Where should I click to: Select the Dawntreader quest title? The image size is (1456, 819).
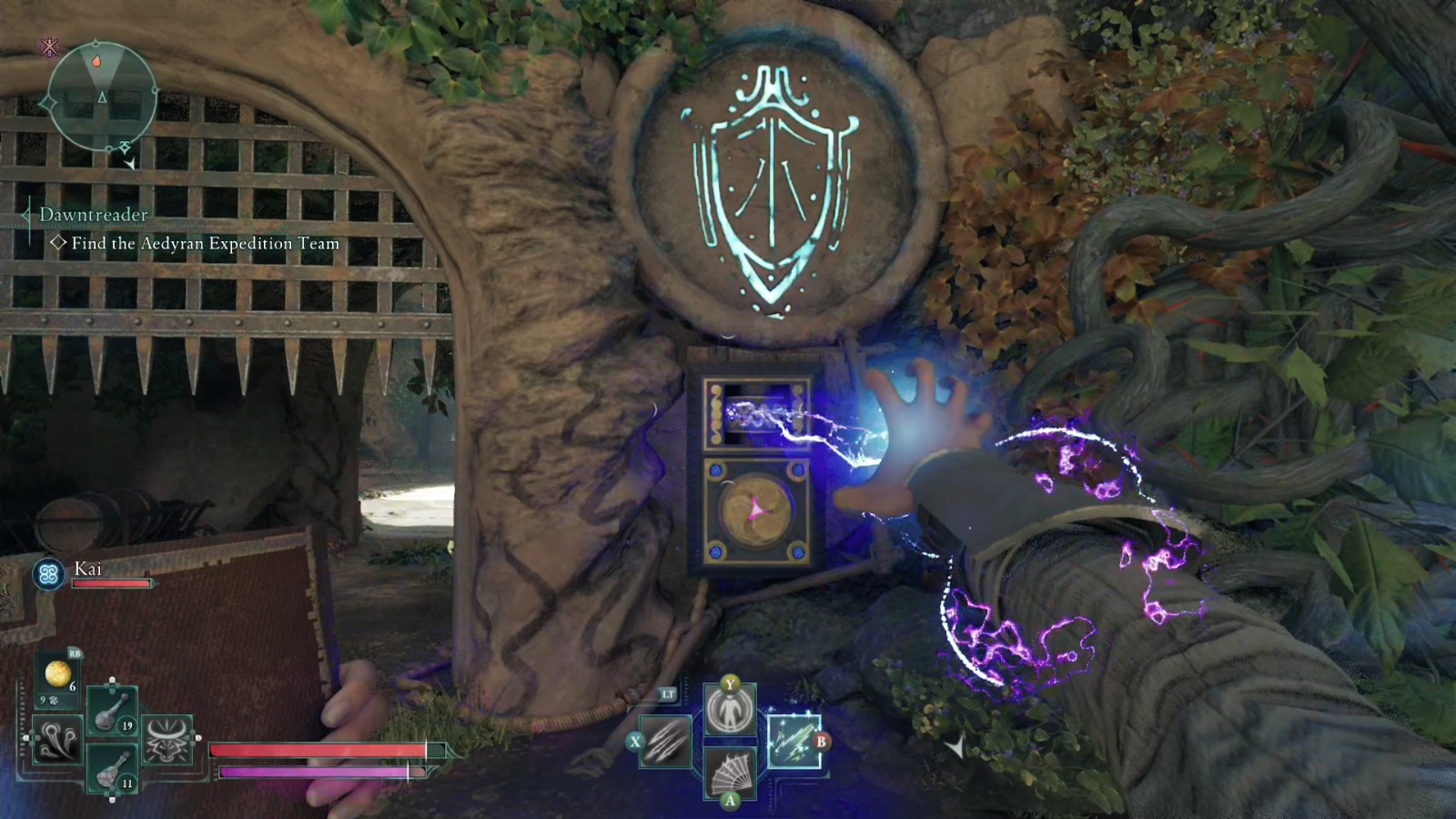pyautogui.click(x=94, y=217)
